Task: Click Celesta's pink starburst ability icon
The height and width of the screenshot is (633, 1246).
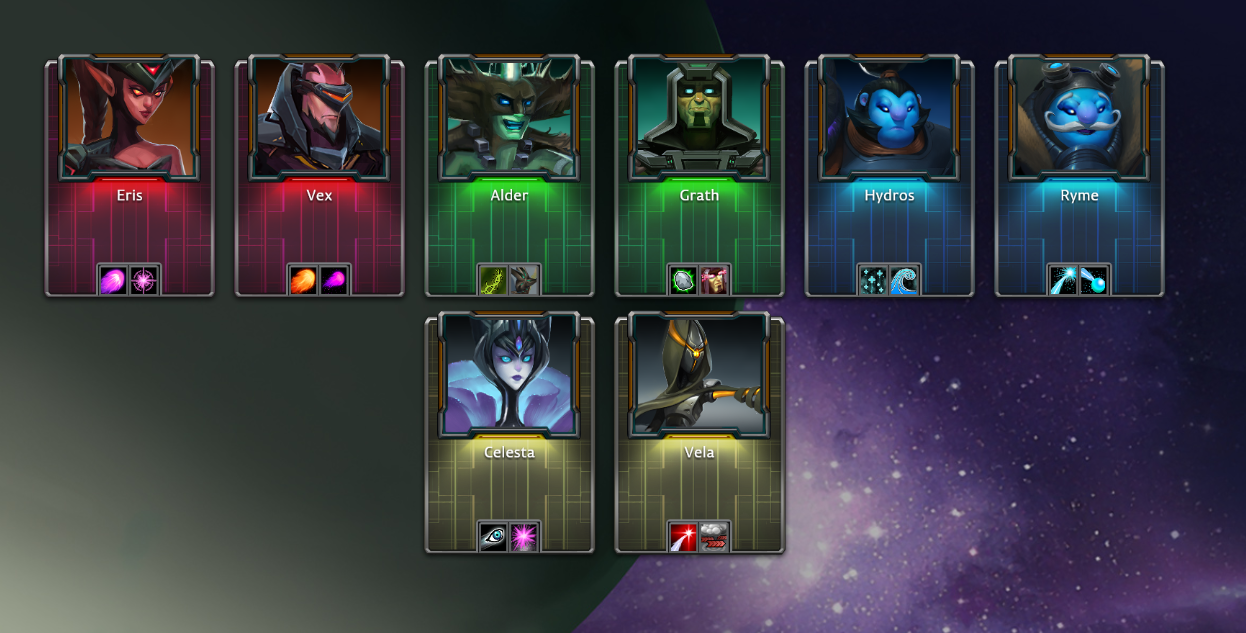Action: click(525, 538)
